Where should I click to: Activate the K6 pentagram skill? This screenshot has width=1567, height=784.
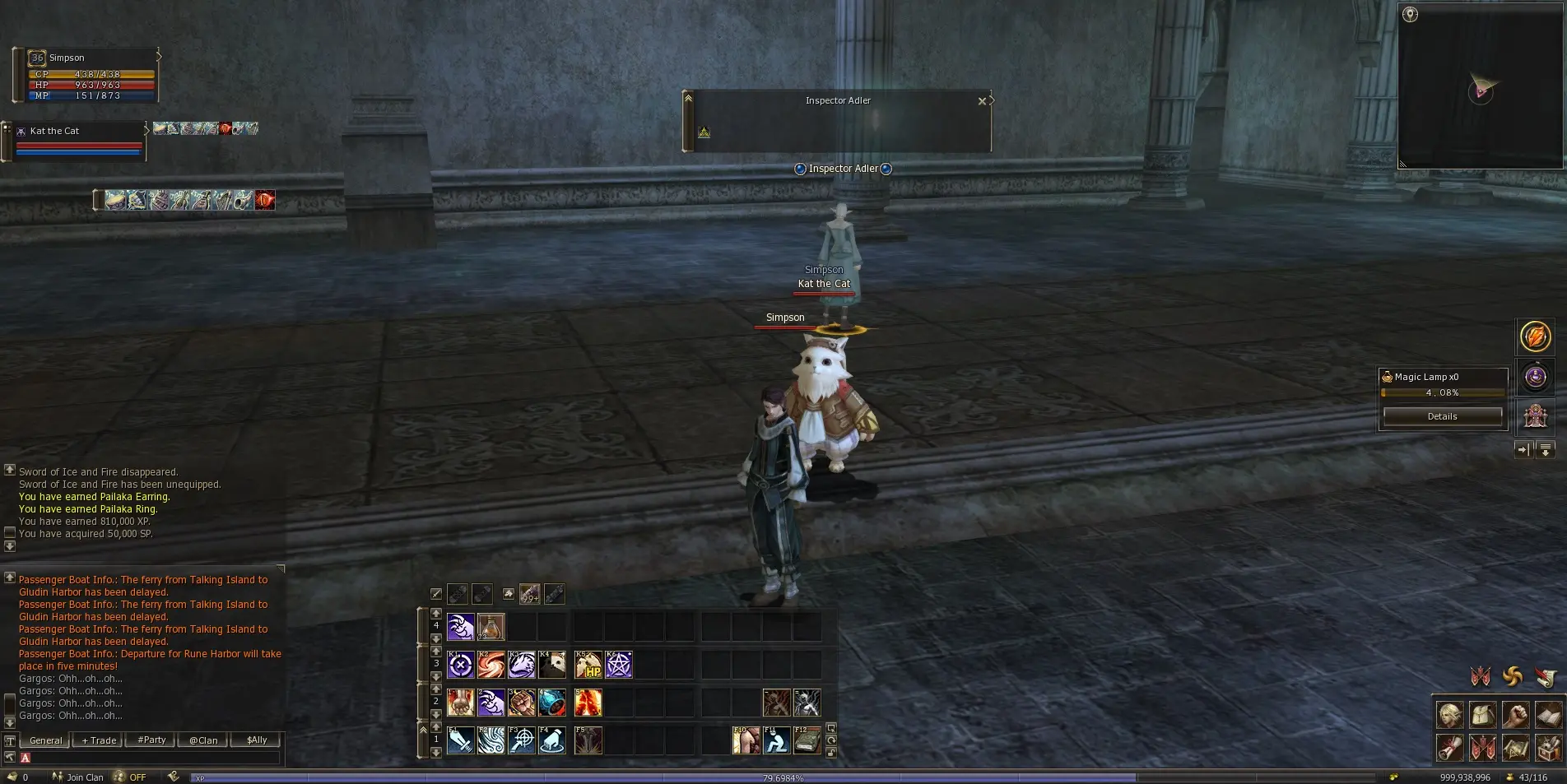(x=619, y=665)
